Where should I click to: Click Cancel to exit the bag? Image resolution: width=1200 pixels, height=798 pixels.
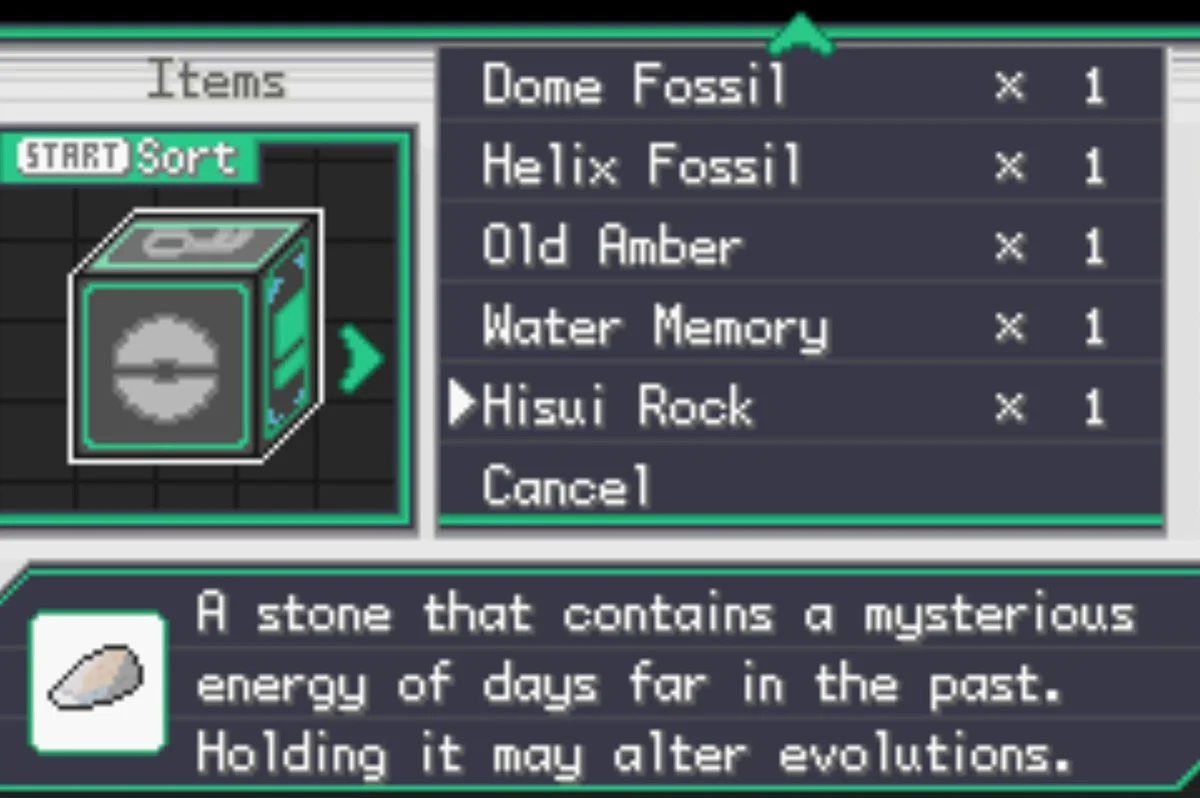click(x=566, y=487)
